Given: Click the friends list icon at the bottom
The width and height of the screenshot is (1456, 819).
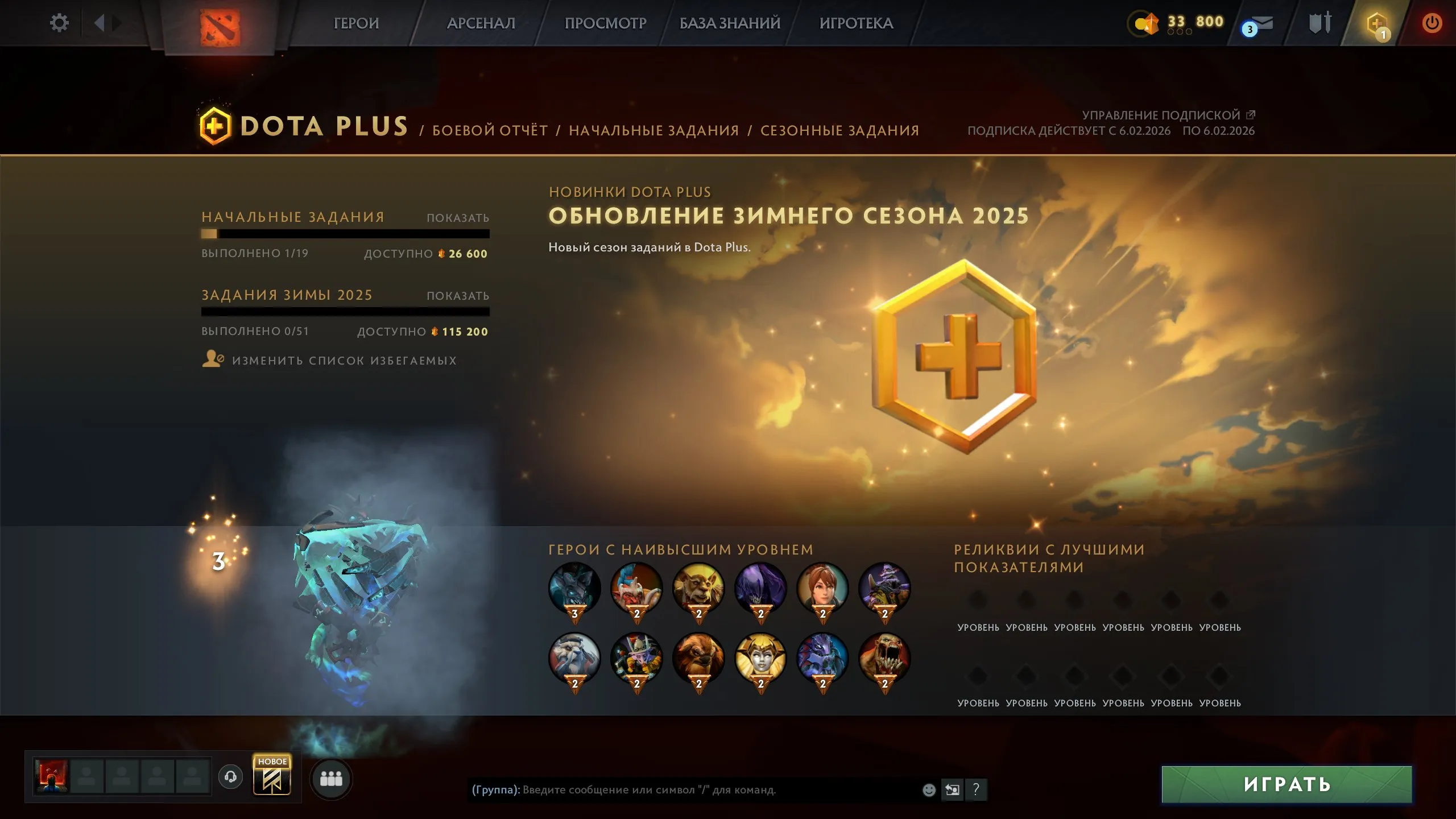Looking at the screenshot, I should tap(332, 779).
